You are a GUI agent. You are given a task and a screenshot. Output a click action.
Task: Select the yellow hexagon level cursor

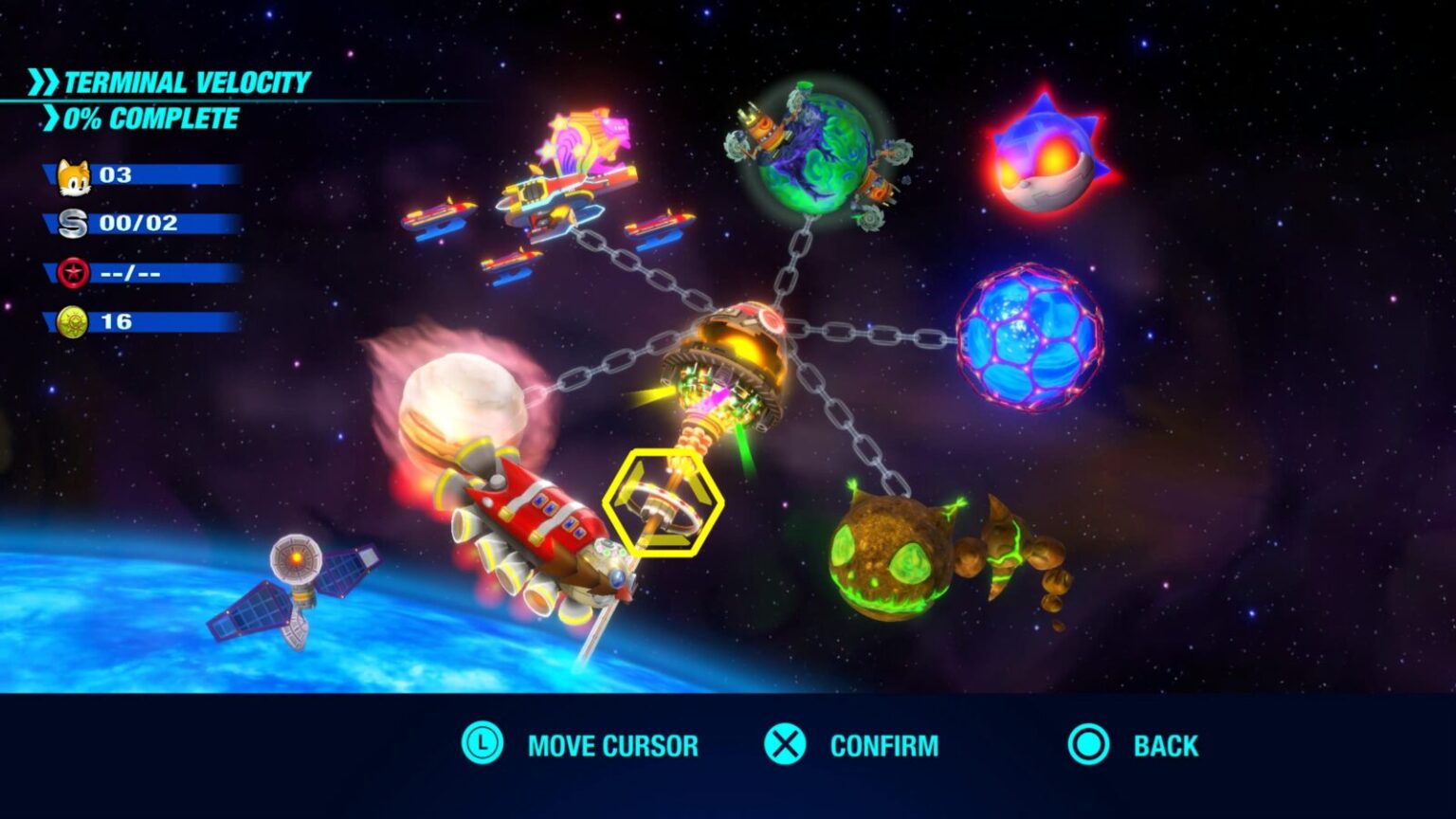click(665, 500)
